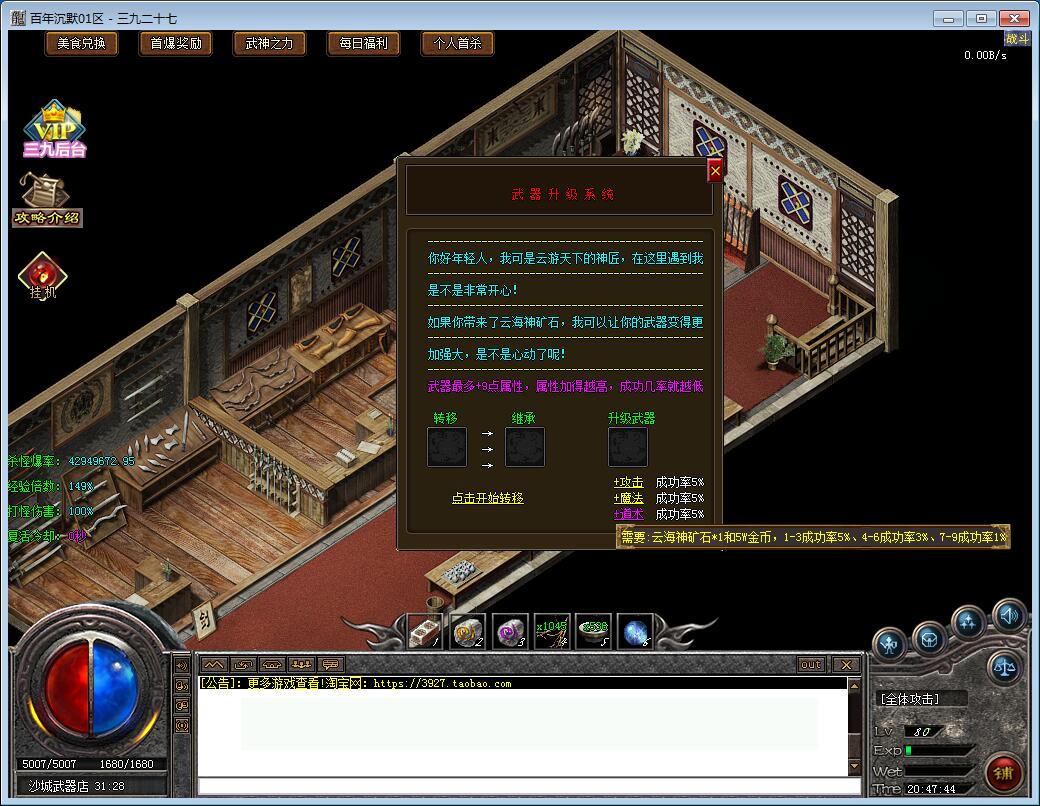The height and width of the screenshot is (806, 1040).
Task: Select the 升级武器 weapon slot
Action: pos(628,447)
